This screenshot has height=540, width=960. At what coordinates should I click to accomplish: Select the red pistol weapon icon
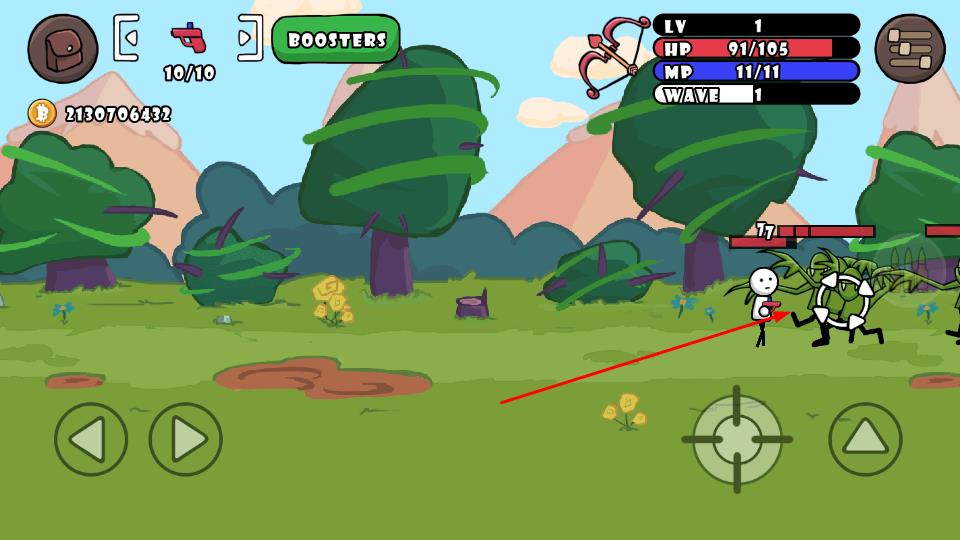pyautogui.click(x=188, y=38)
